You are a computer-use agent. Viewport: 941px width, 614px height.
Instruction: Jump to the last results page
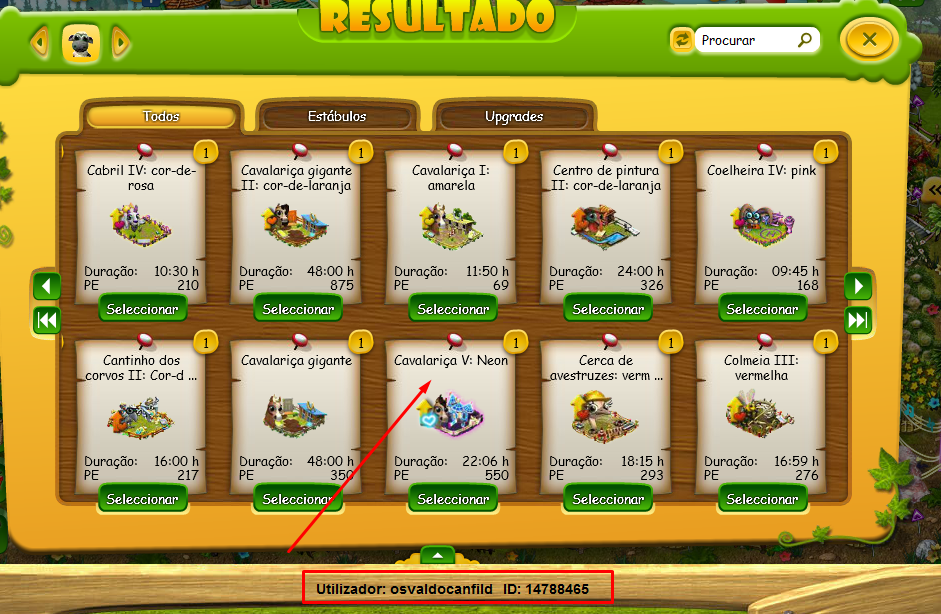(858, 320)
